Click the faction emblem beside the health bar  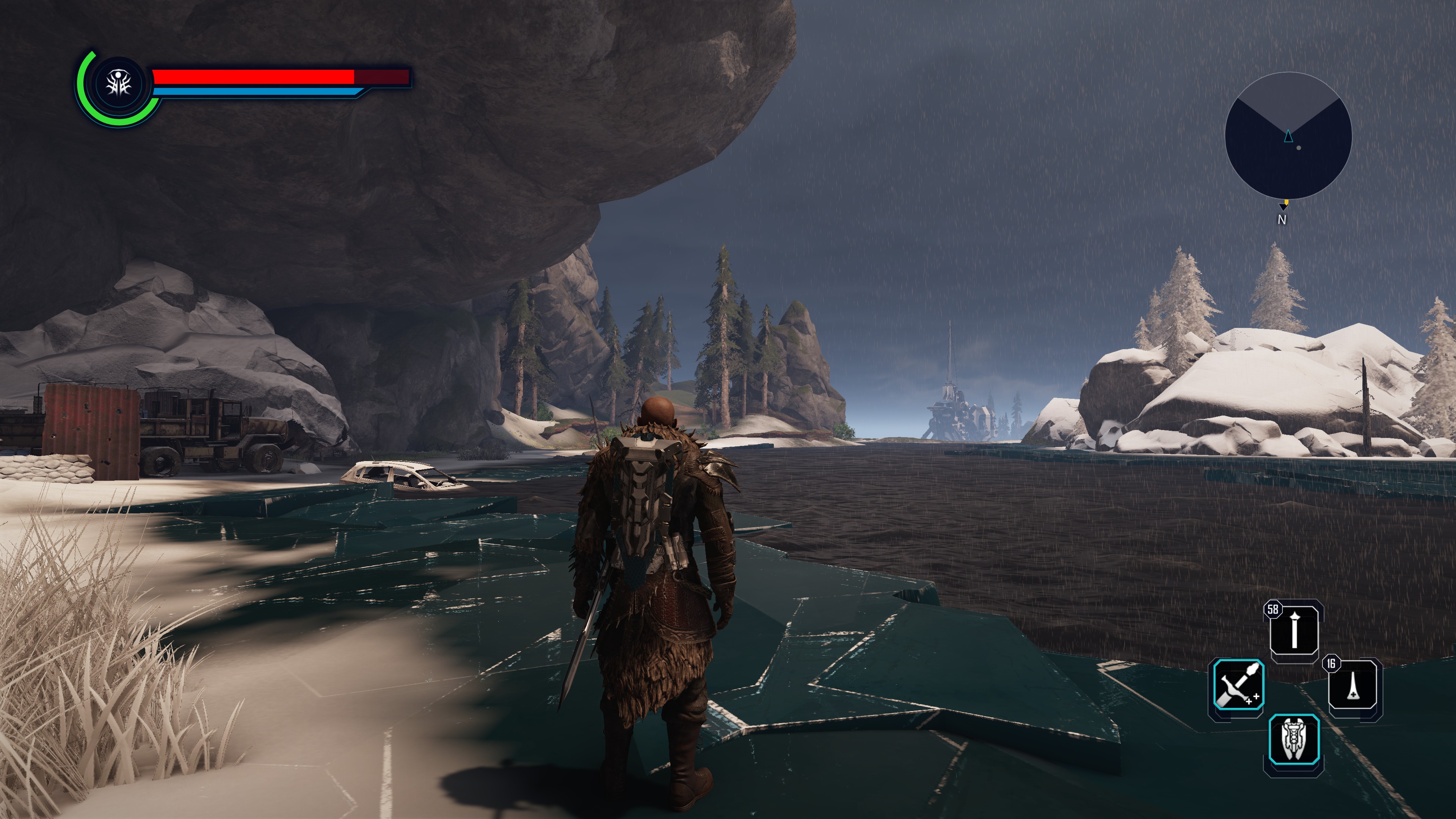pyautogui.click(x=119, y=85)
